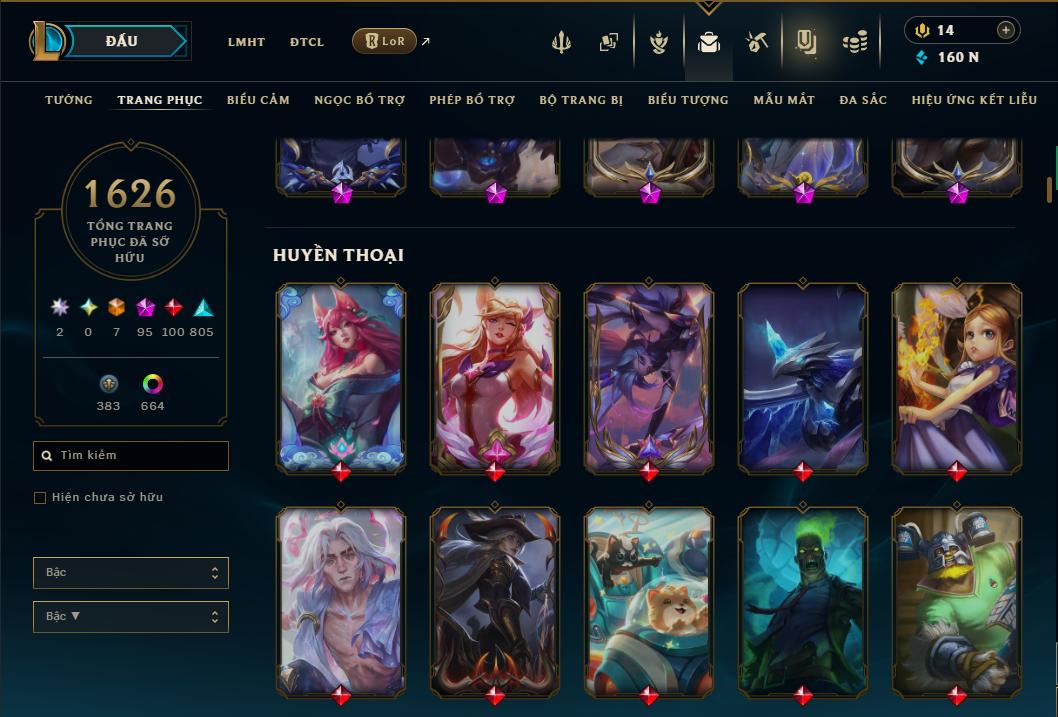The width and height of the screenshot is (1058, 717).
Task: Add currency with the plus button
Action: point(1006,31)
